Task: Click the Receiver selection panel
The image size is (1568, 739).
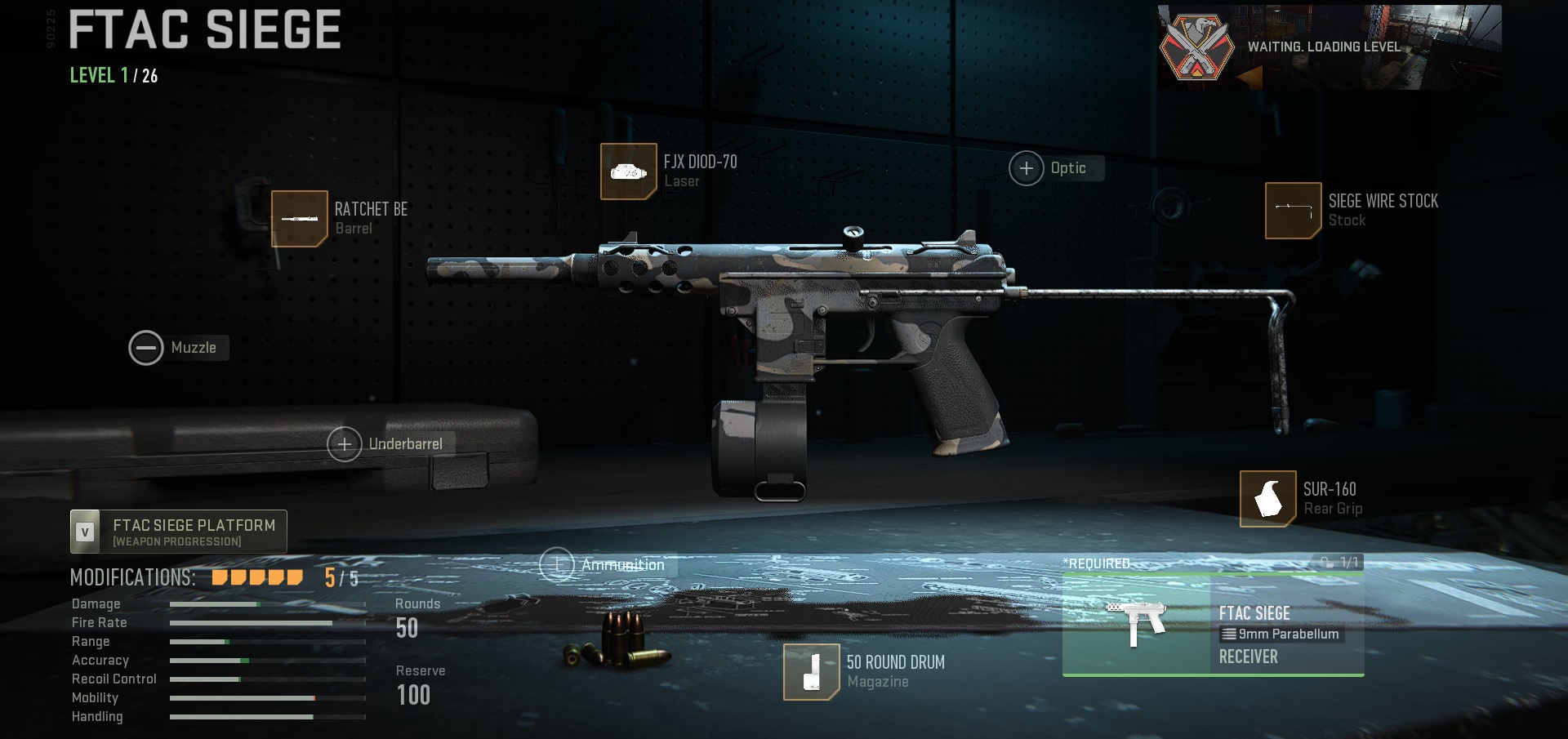Action: pos(1249,656)
